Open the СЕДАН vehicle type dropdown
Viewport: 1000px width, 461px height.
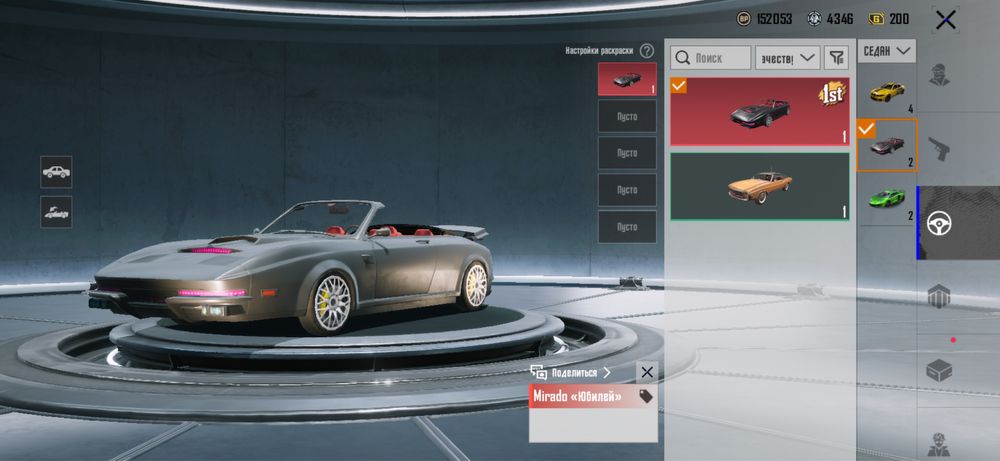887,50
